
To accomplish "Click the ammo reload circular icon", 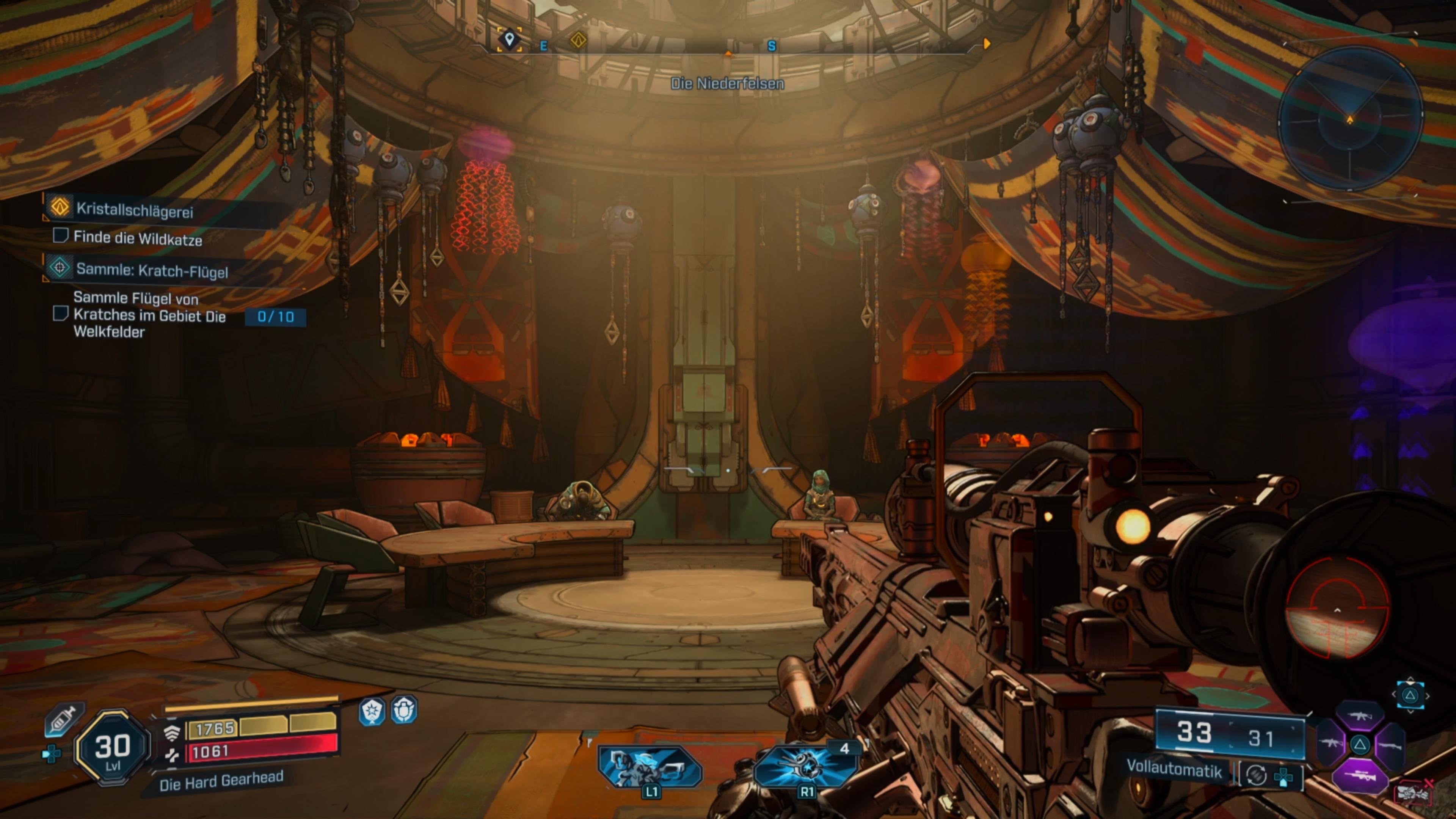I will click(1257, 775).
